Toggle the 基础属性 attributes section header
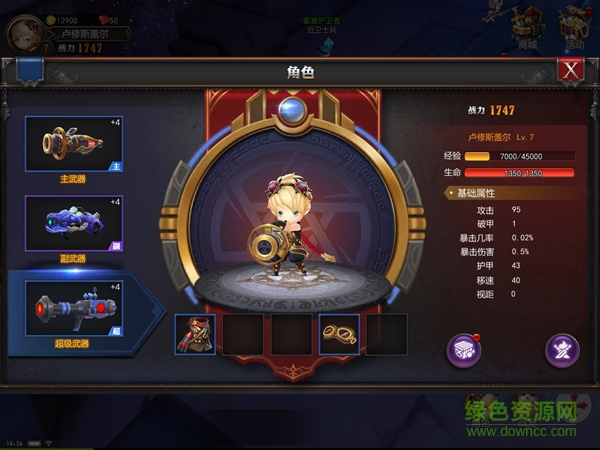The height and width of the screenshot is (450, 600). [477, 191]
